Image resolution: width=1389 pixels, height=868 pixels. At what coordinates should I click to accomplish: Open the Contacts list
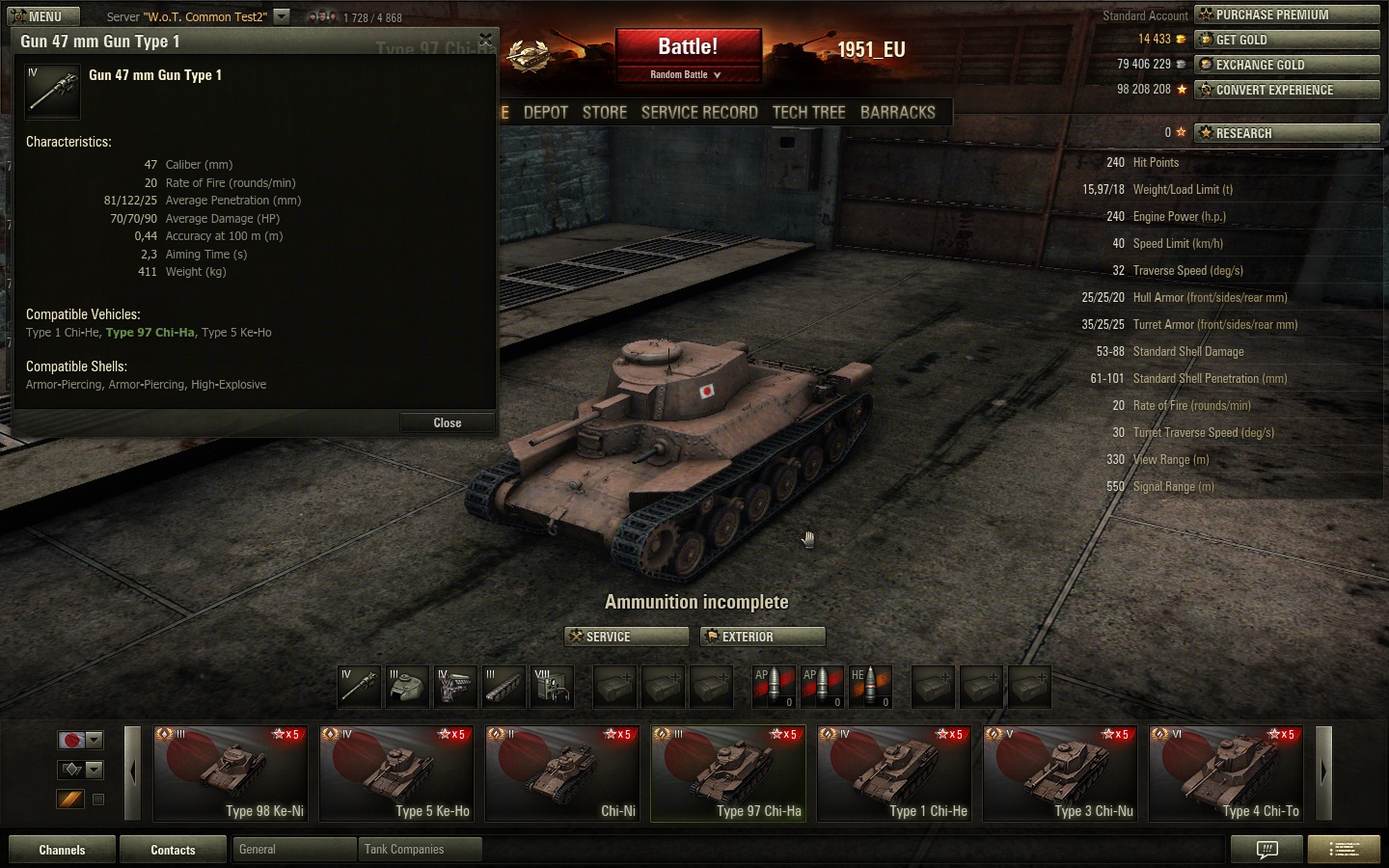point(173,850)
